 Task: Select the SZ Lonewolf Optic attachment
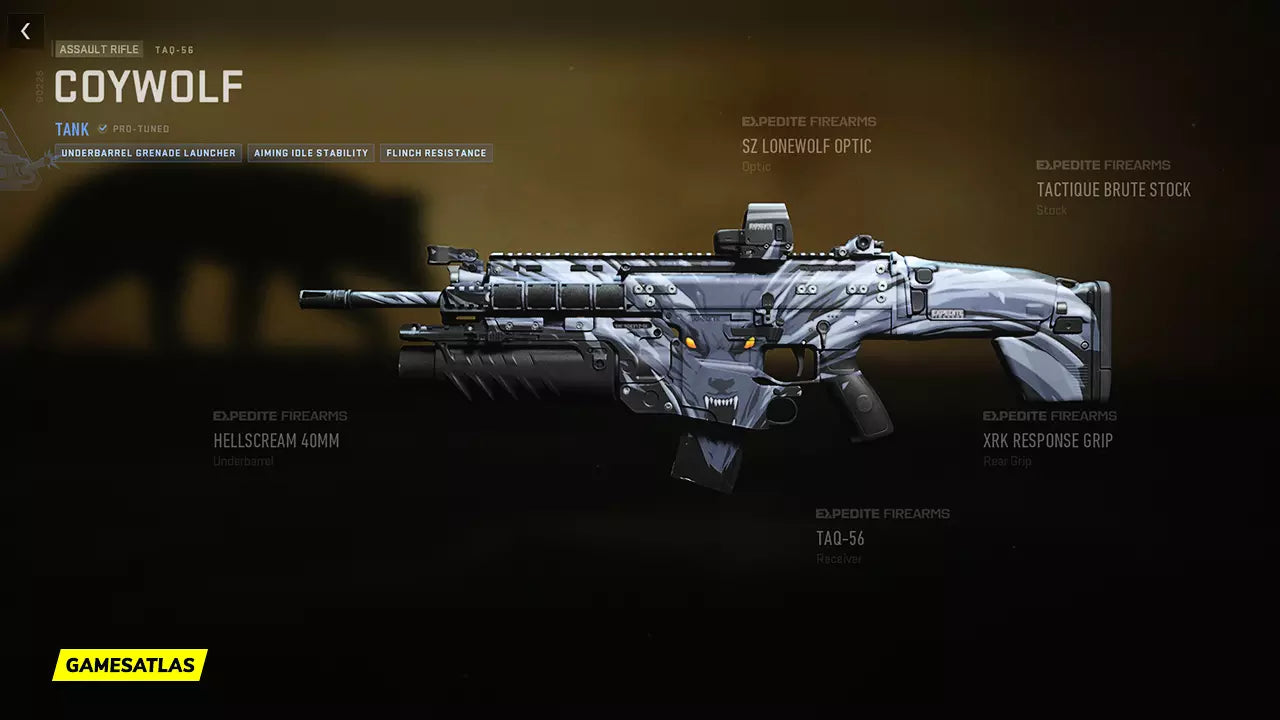806,146
